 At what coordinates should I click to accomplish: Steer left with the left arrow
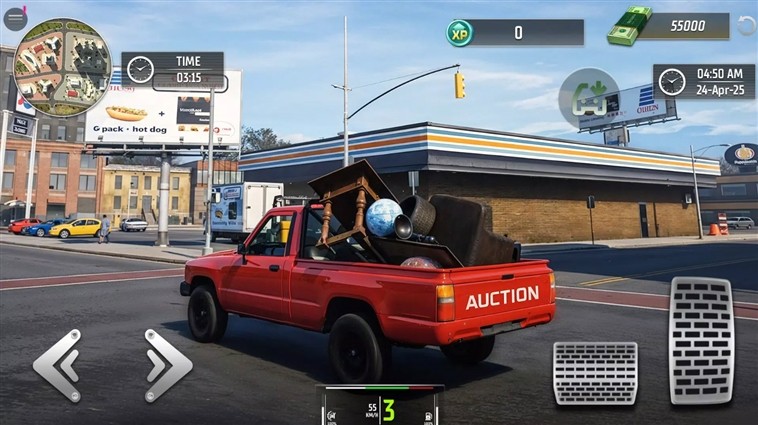(57, 365)
